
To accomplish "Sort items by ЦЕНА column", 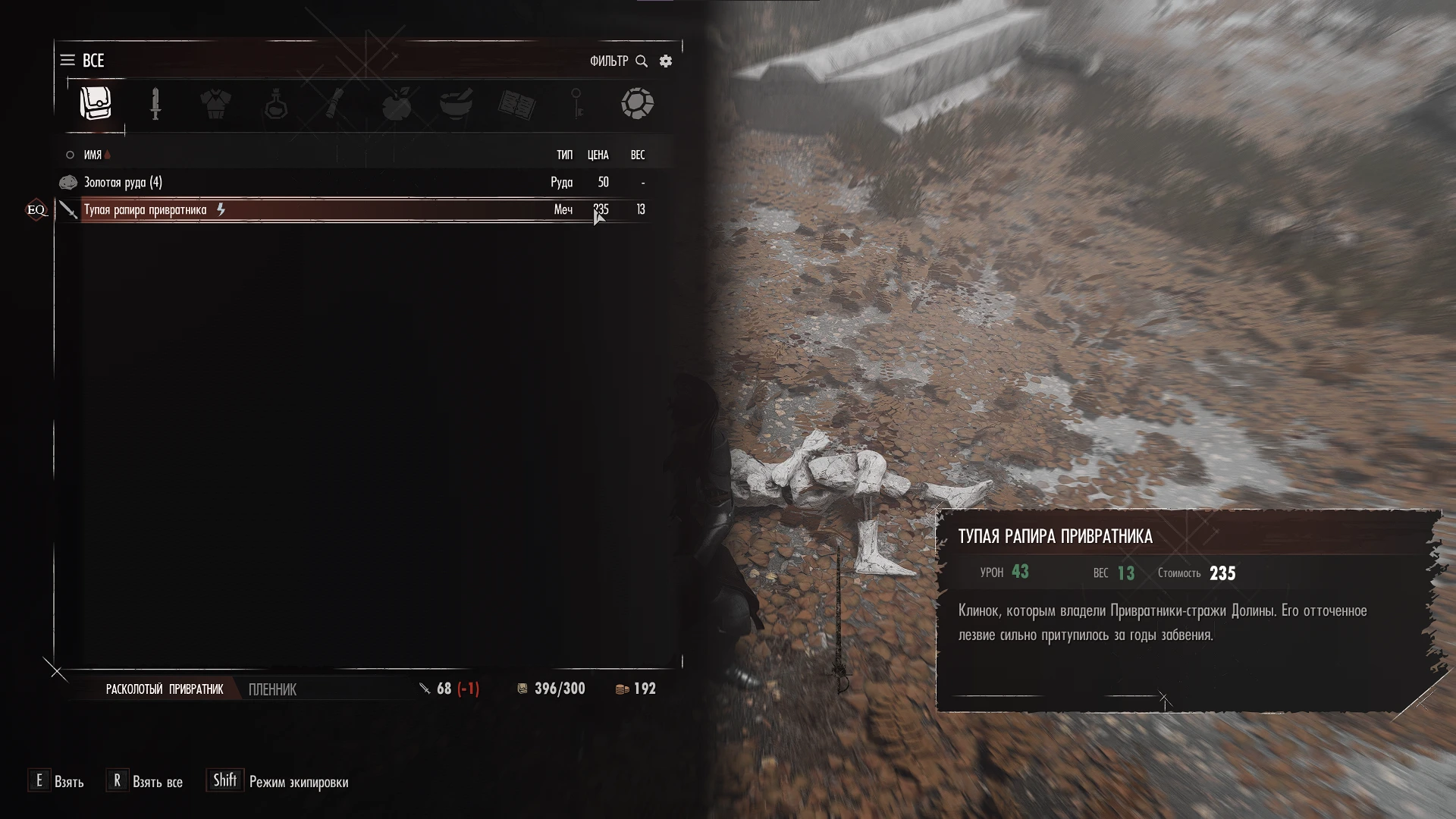I will coord(598,155).
